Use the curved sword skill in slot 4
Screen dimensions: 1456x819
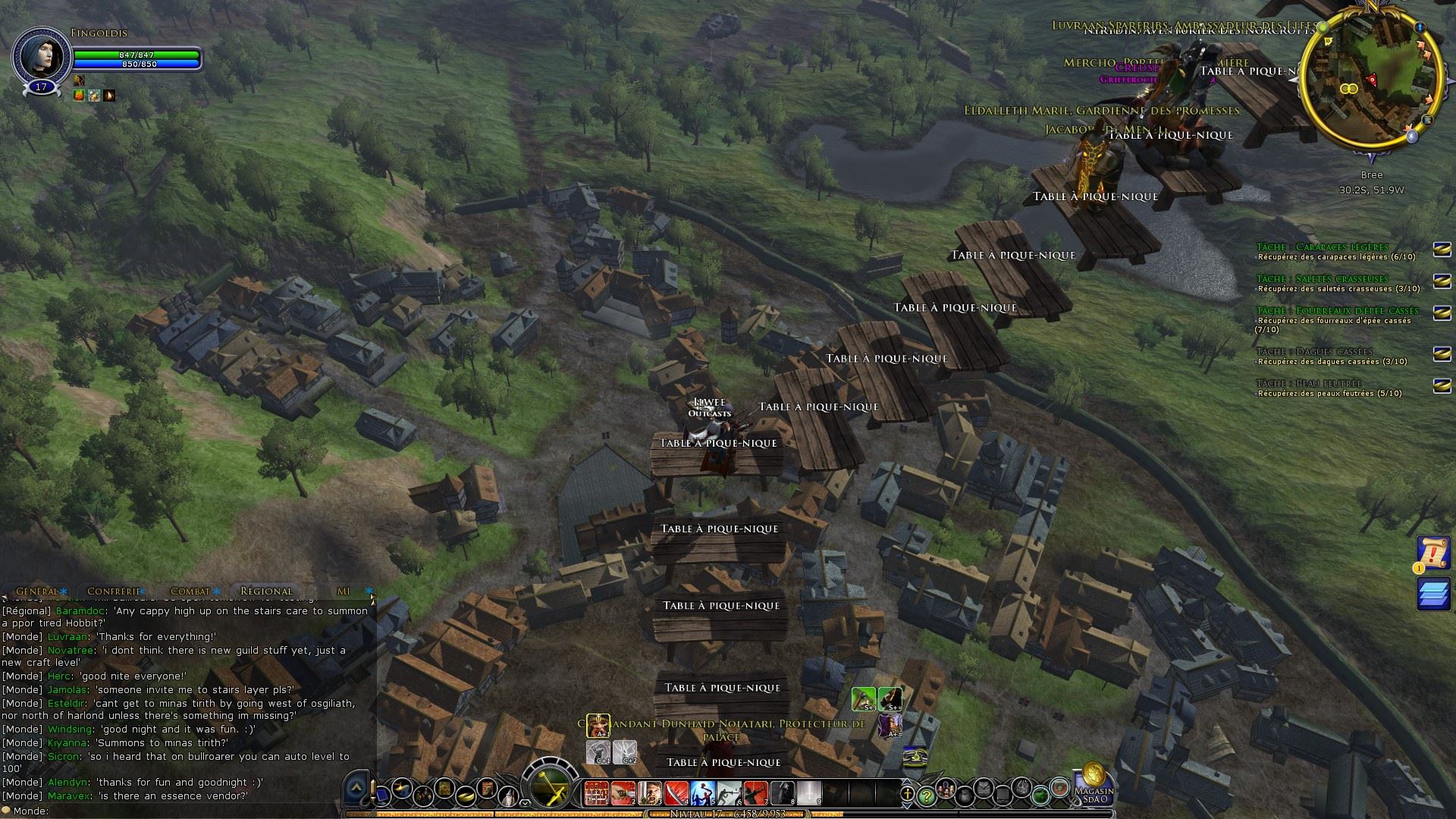pyautogui.click(x=676, y=793)
